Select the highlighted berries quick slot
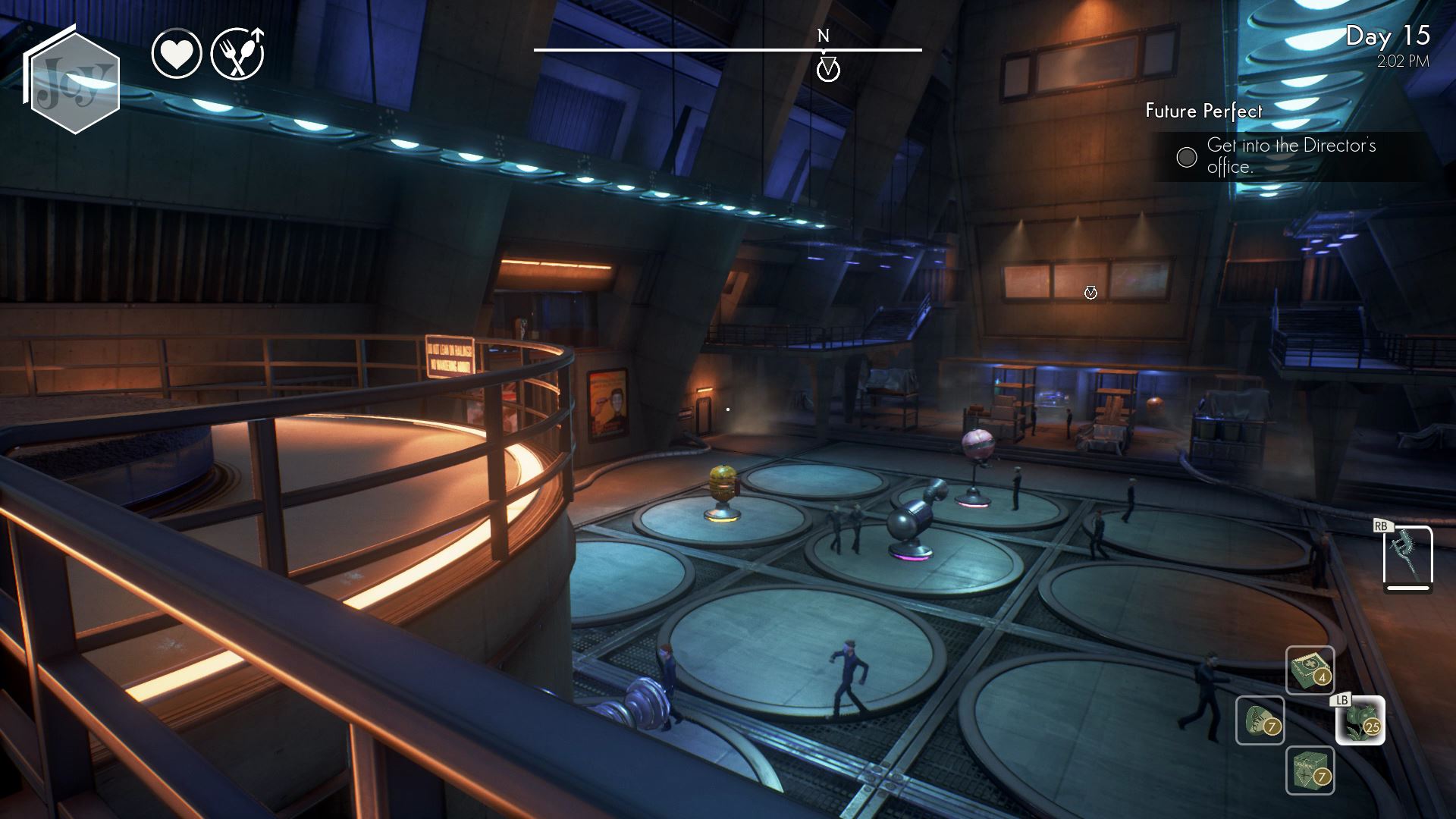 pyautogui.click(x=1360, y=720)
